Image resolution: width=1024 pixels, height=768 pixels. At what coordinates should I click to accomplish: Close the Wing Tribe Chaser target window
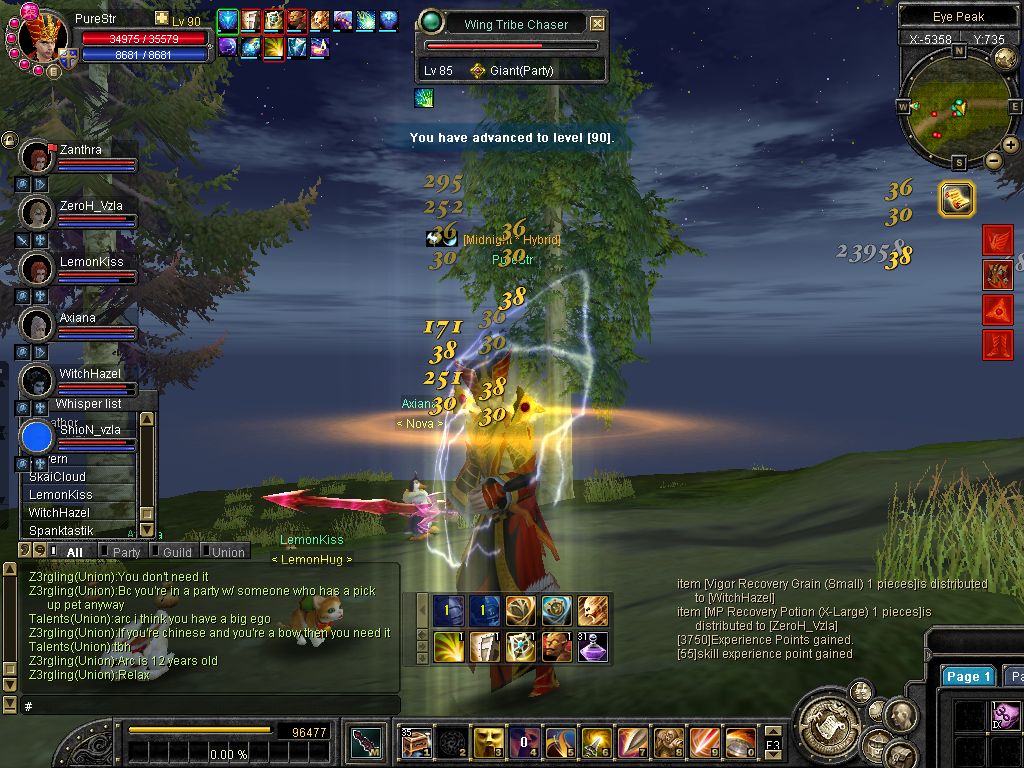pos(597,23)
